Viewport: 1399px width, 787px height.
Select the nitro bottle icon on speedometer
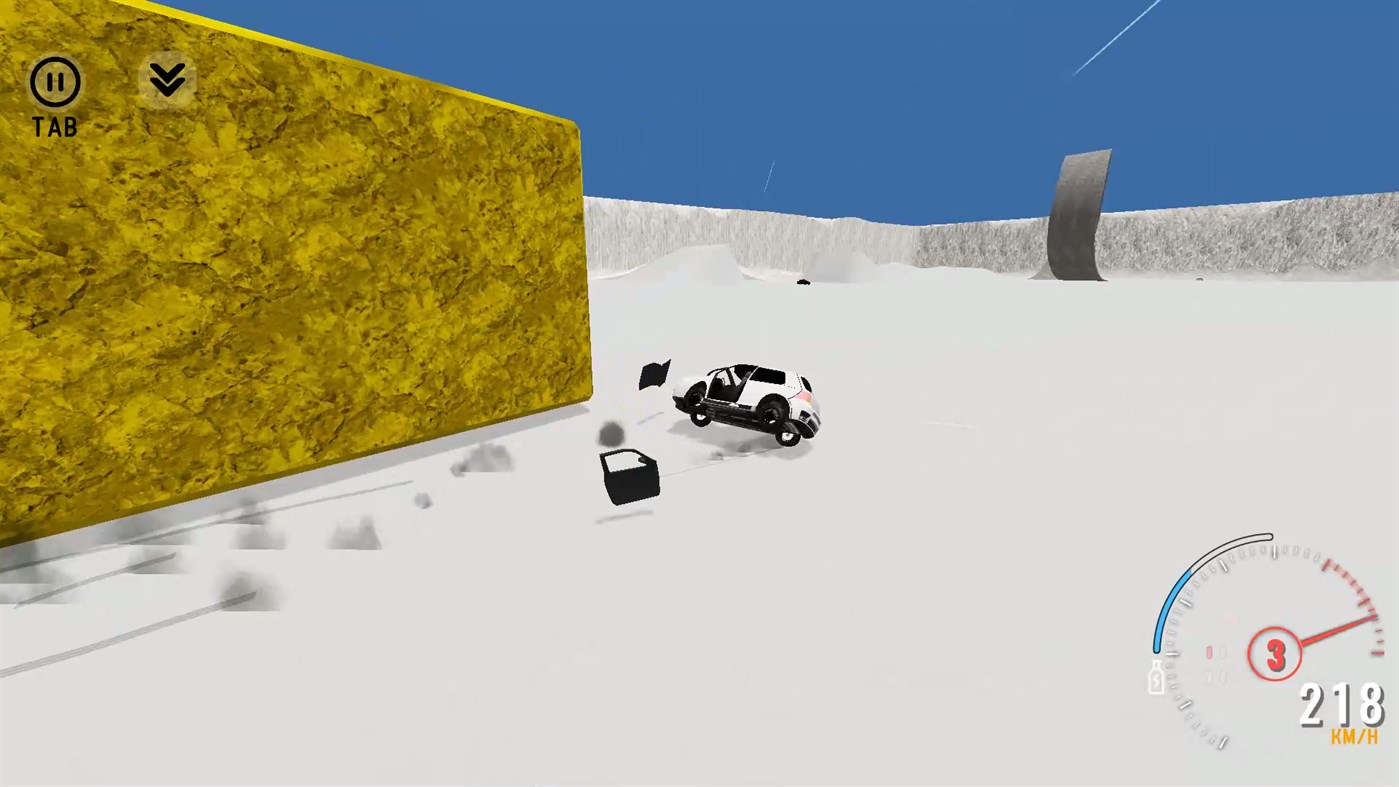pyautogui.click(x=1156, y=678)
